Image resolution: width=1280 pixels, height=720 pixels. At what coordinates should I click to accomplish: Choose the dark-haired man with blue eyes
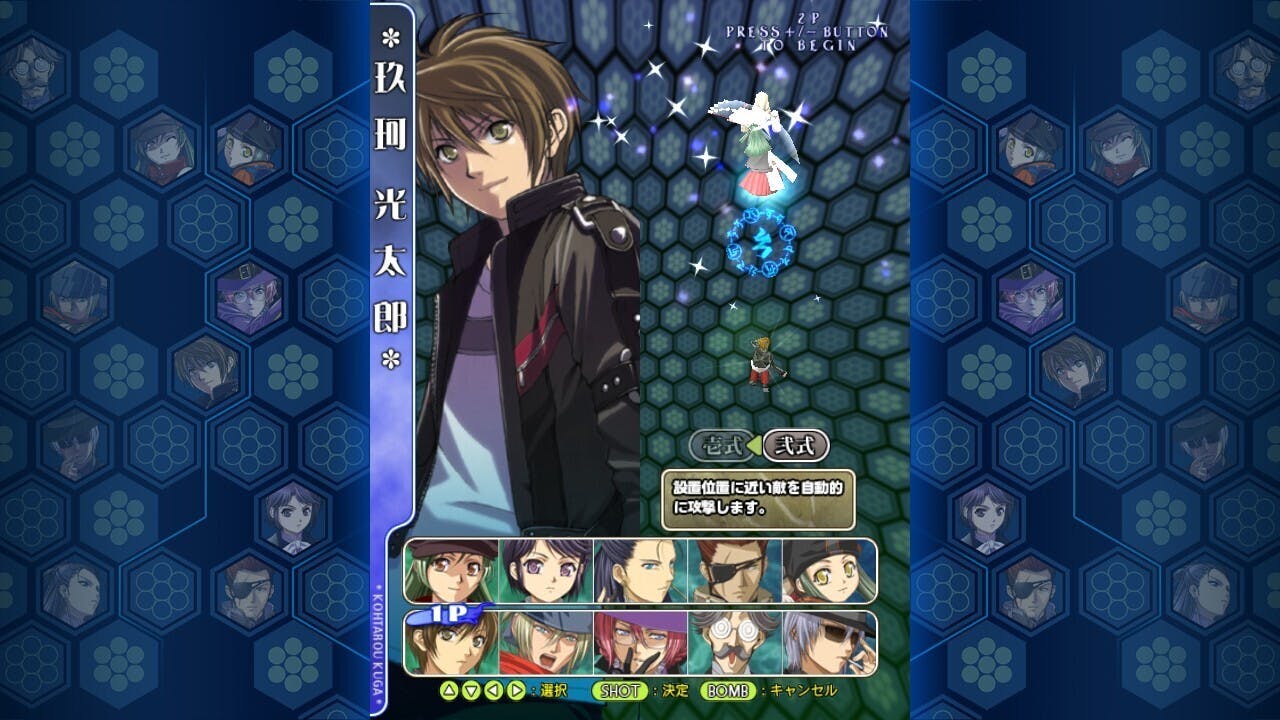tap(640, 571)
